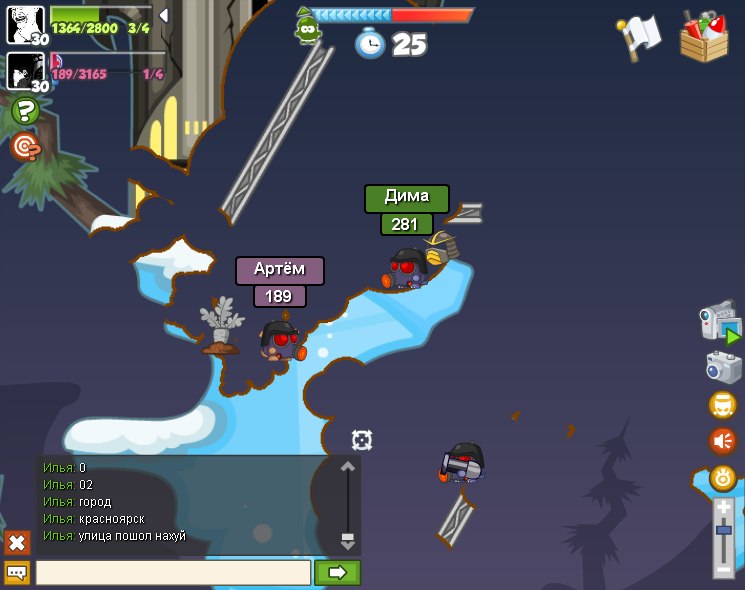Send the chat message with green arrow
This screenshot has width=745, height=590.
click(x=337, y=573)
